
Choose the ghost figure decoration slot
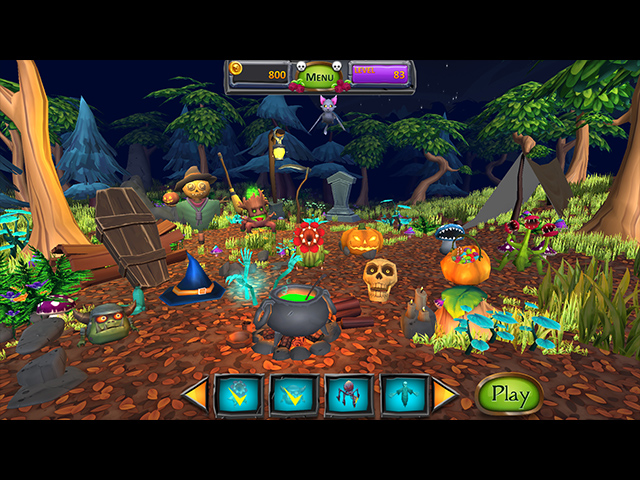click(x=405, y=395)
